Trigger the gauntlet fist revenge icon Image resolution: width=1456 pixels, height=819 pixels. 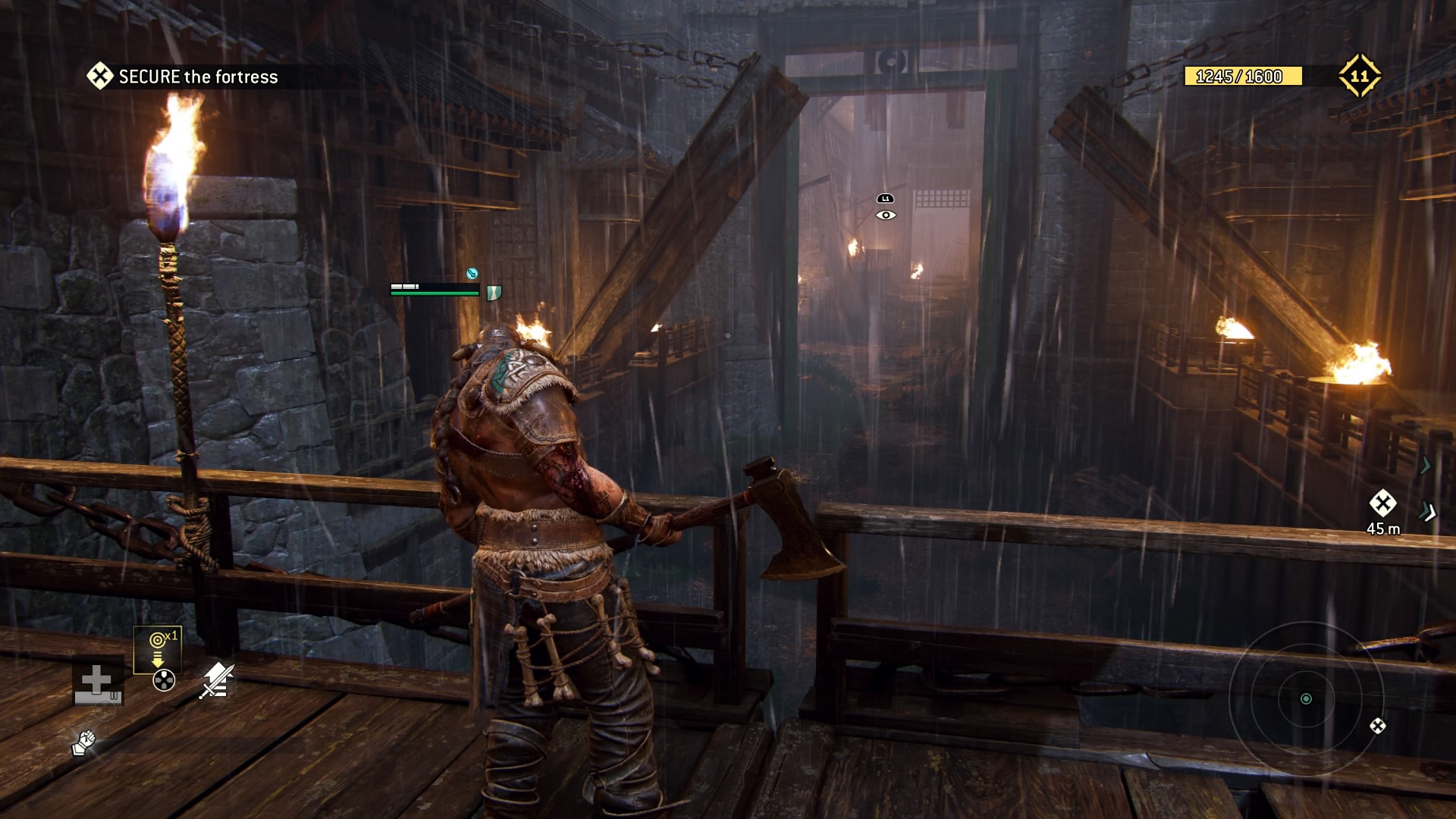click(83, 742)
